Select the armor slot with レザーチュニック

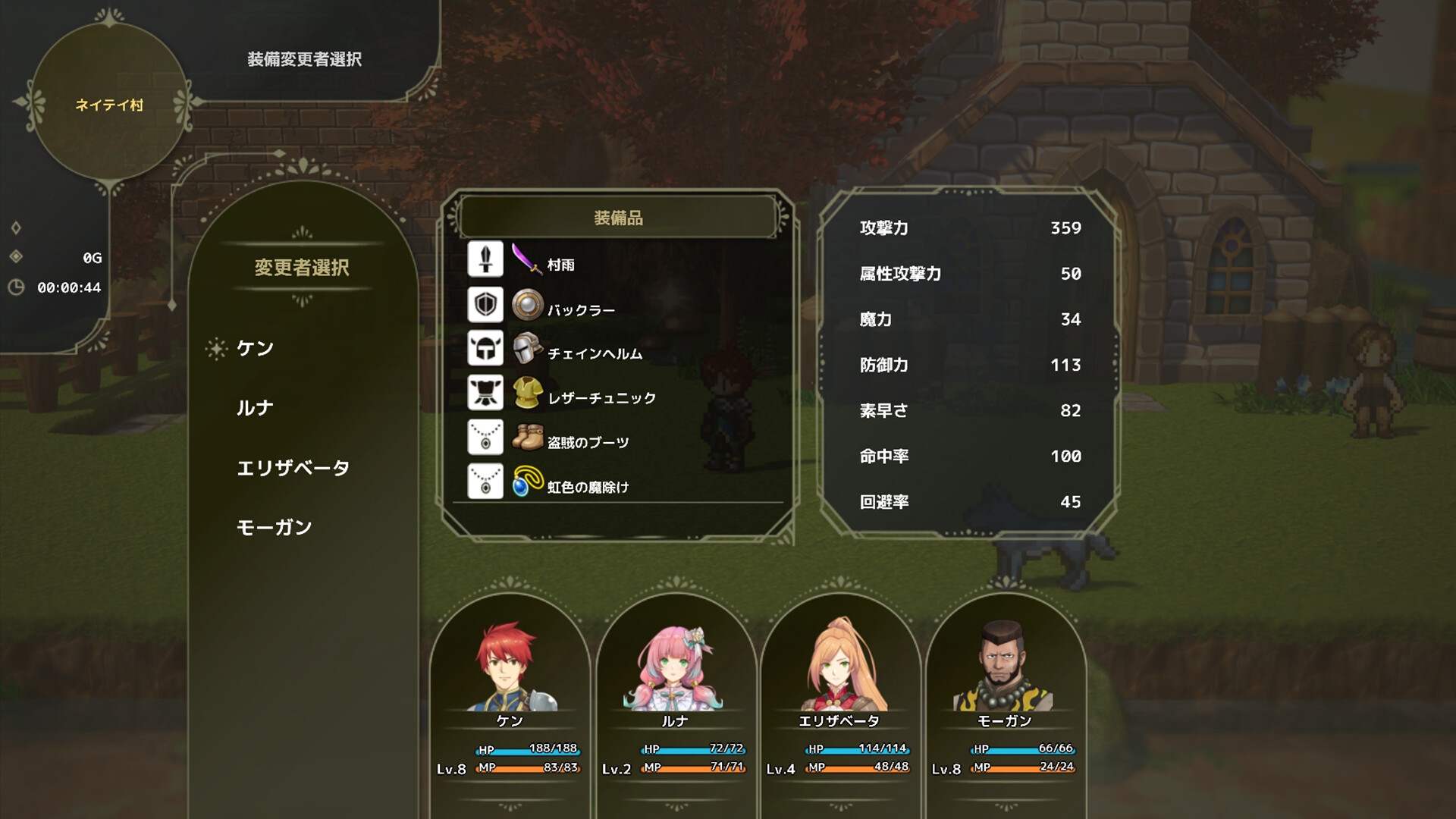click(486, 391)
